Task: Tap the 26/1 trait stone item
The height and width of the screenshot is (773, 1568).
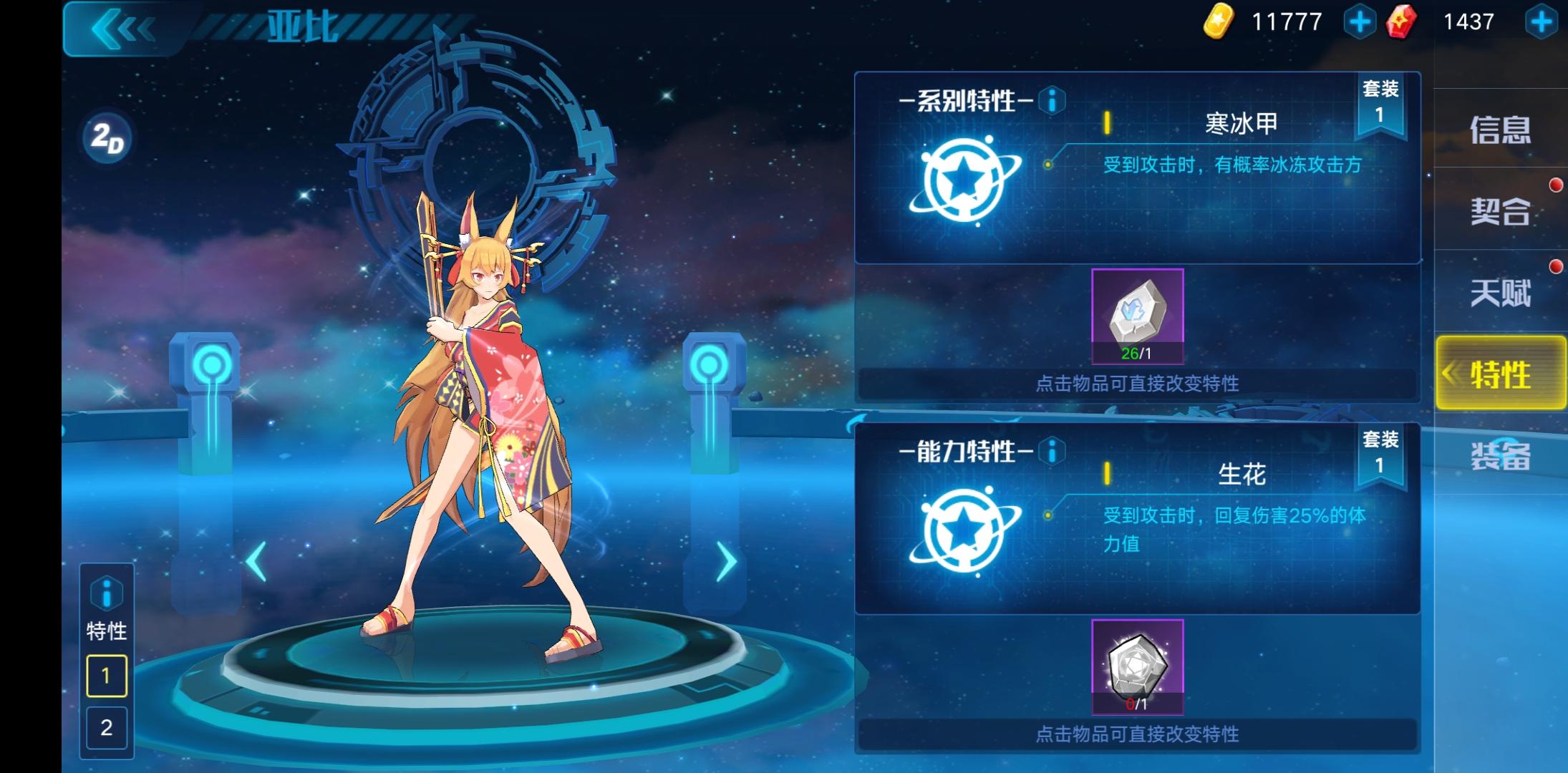Action: click(1138, 315)
